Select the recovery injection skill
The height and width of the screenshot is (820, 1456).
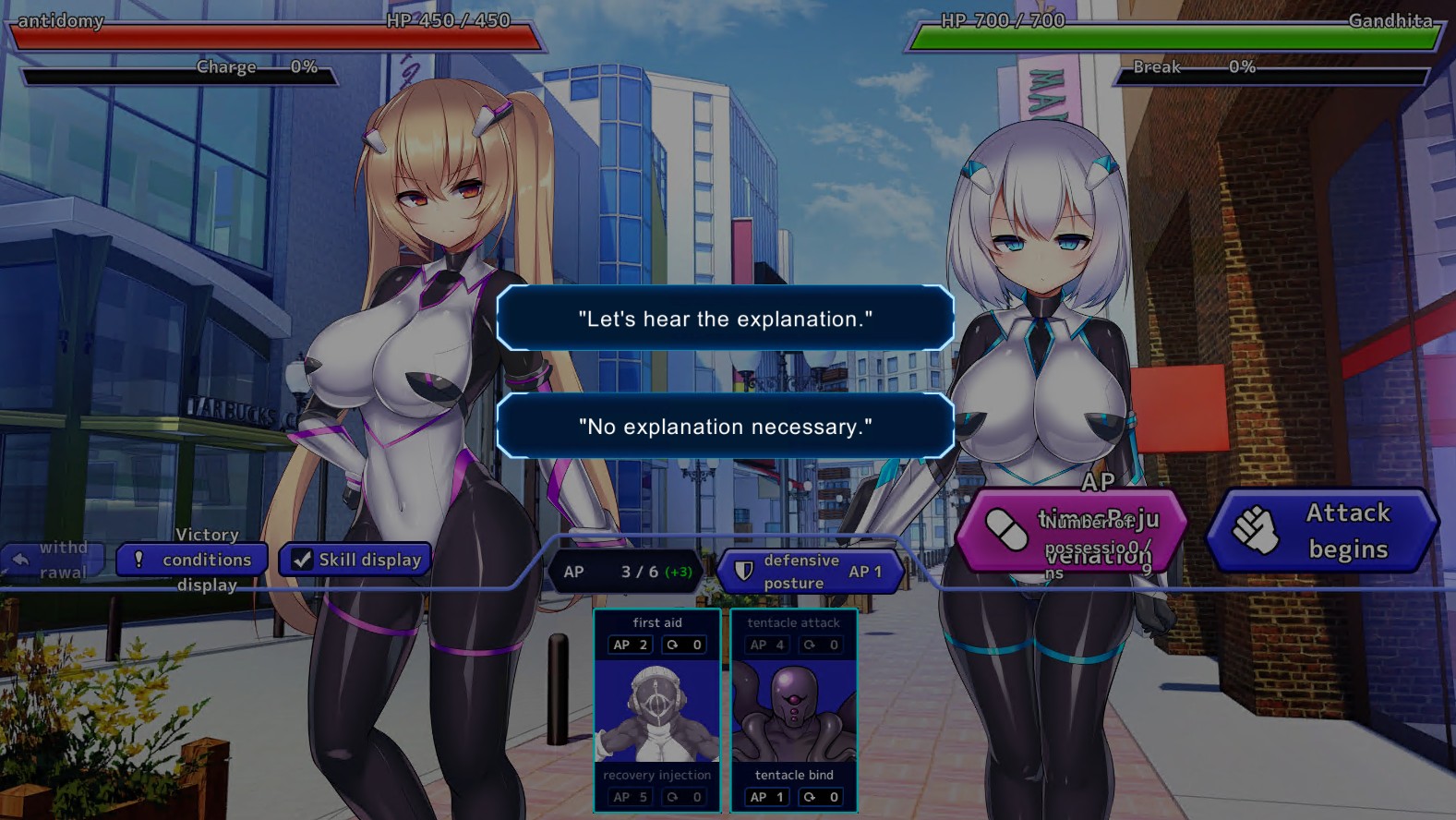click(657, 776)
